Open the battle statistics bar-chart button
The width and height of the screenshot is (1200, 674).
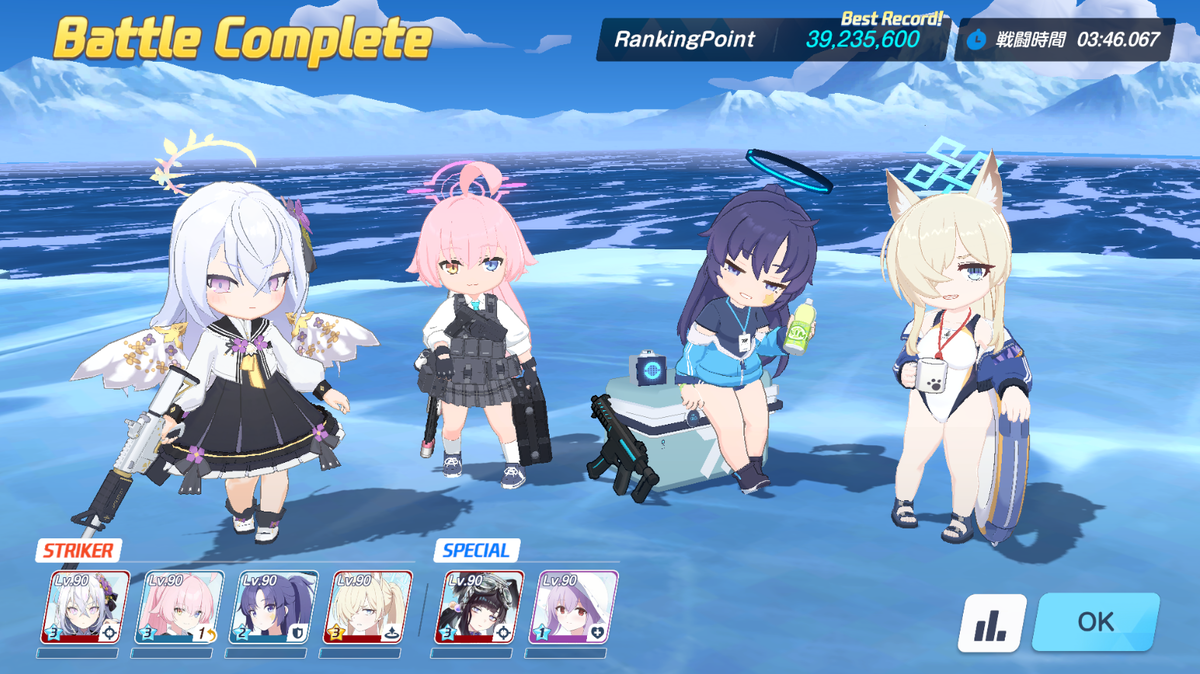coord(992,623)
